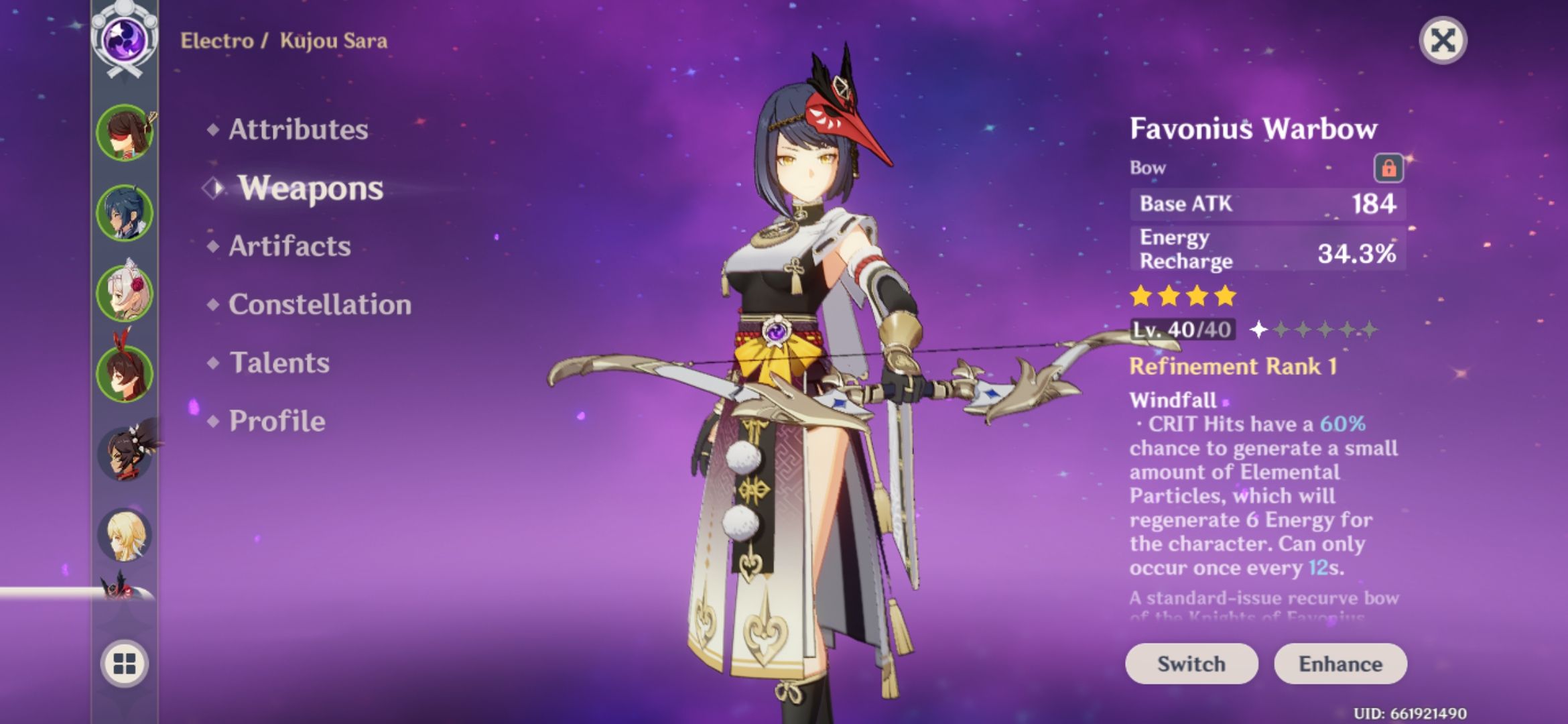The height and width of the screenshot is (724, 1568).
Task: Open the Profile section
Action: [276, 422]
